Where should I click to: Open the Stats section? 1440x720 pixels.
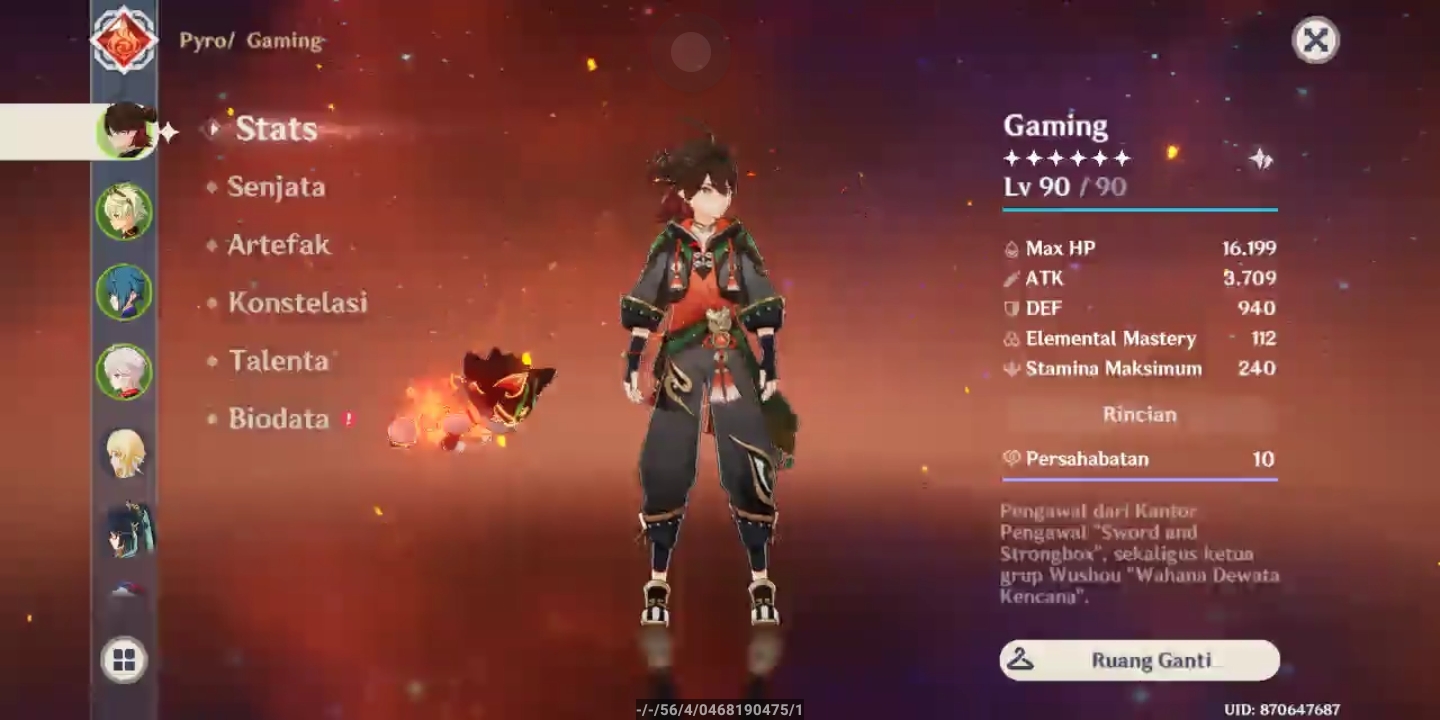pyautogui.click(x=275, y=128)
